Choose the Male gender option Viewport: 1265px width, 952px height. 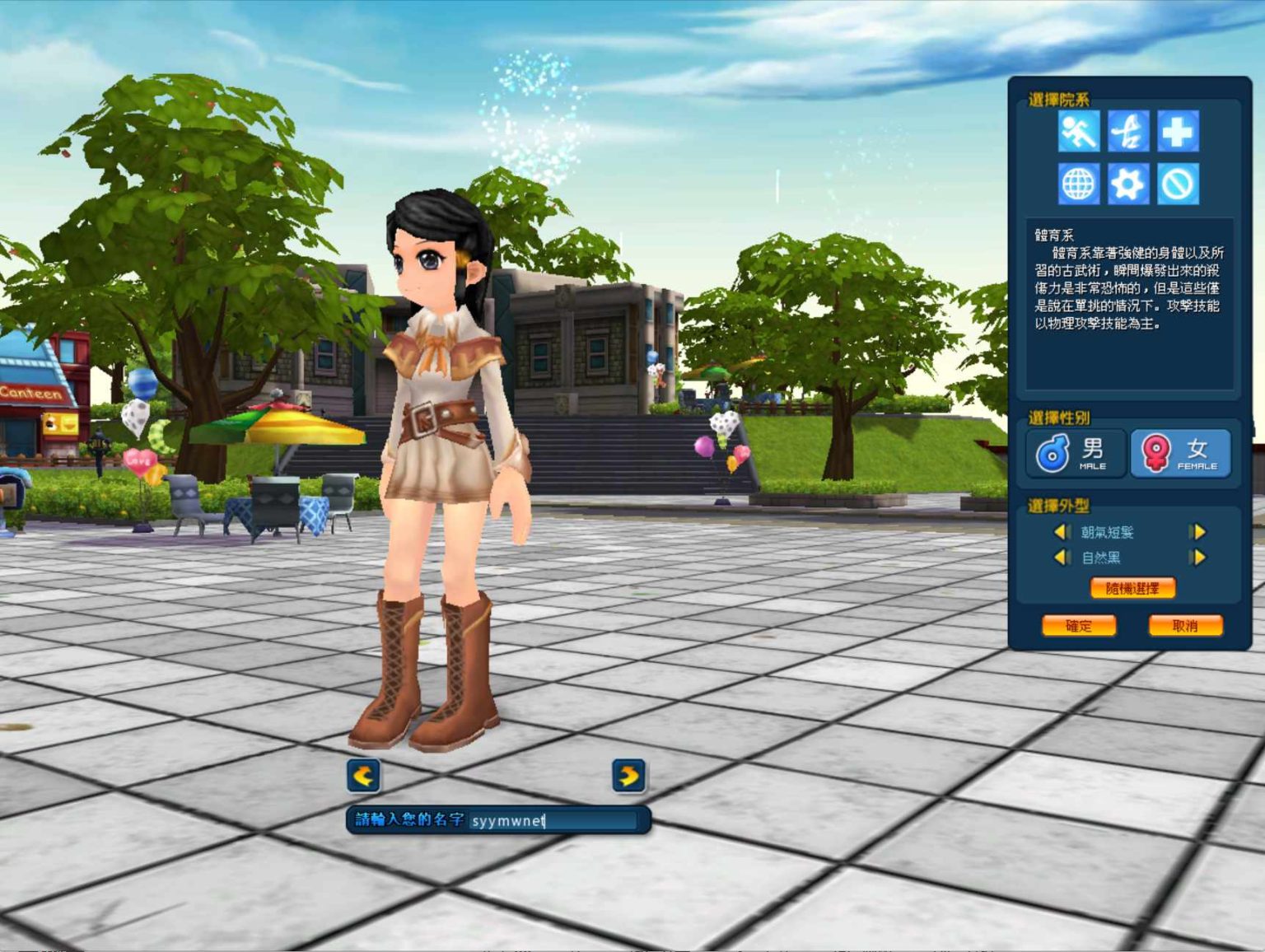[1076, 453]
